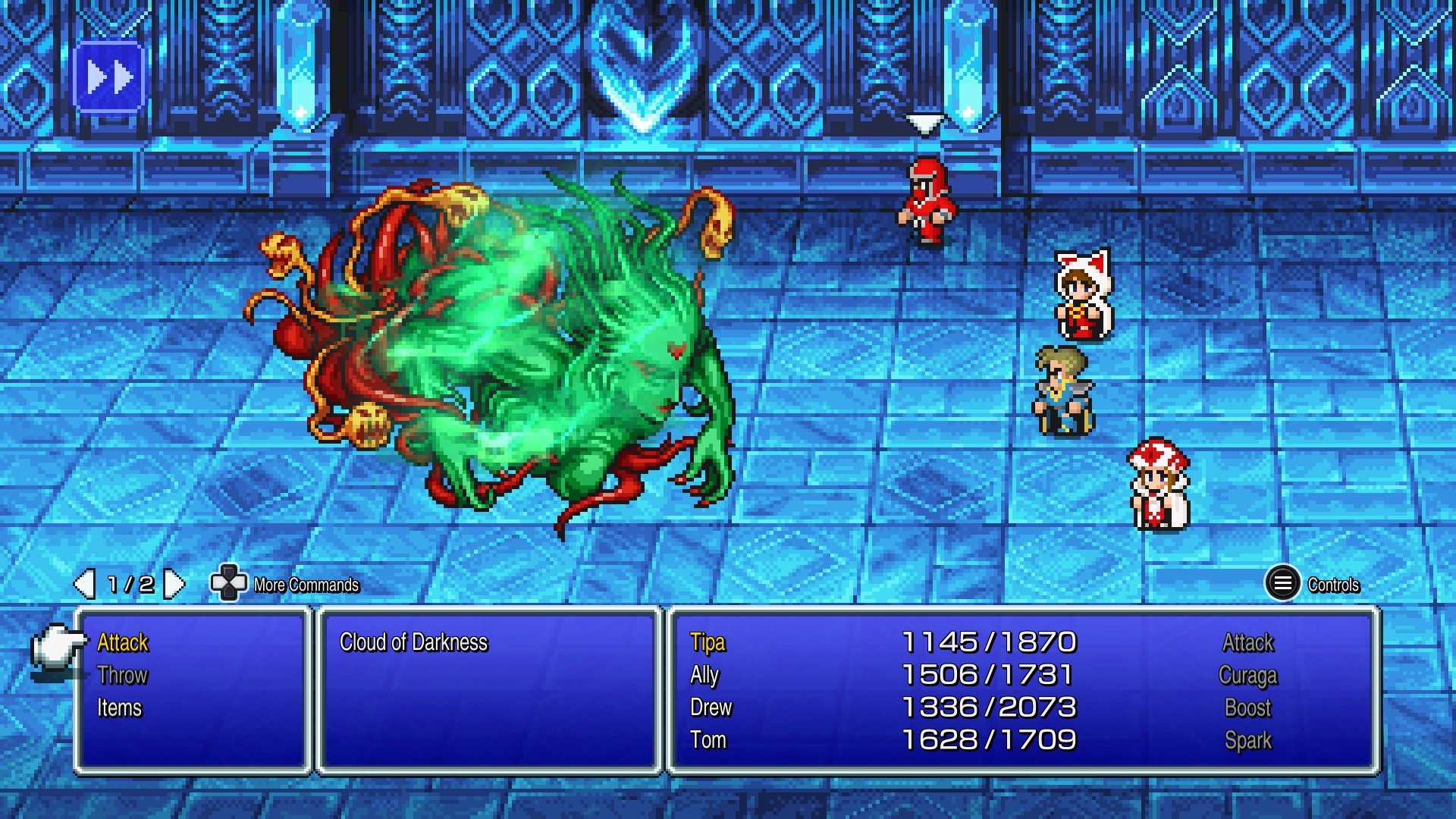Select Drew in the party list
1456x819 pixels.
pos(711,708)
